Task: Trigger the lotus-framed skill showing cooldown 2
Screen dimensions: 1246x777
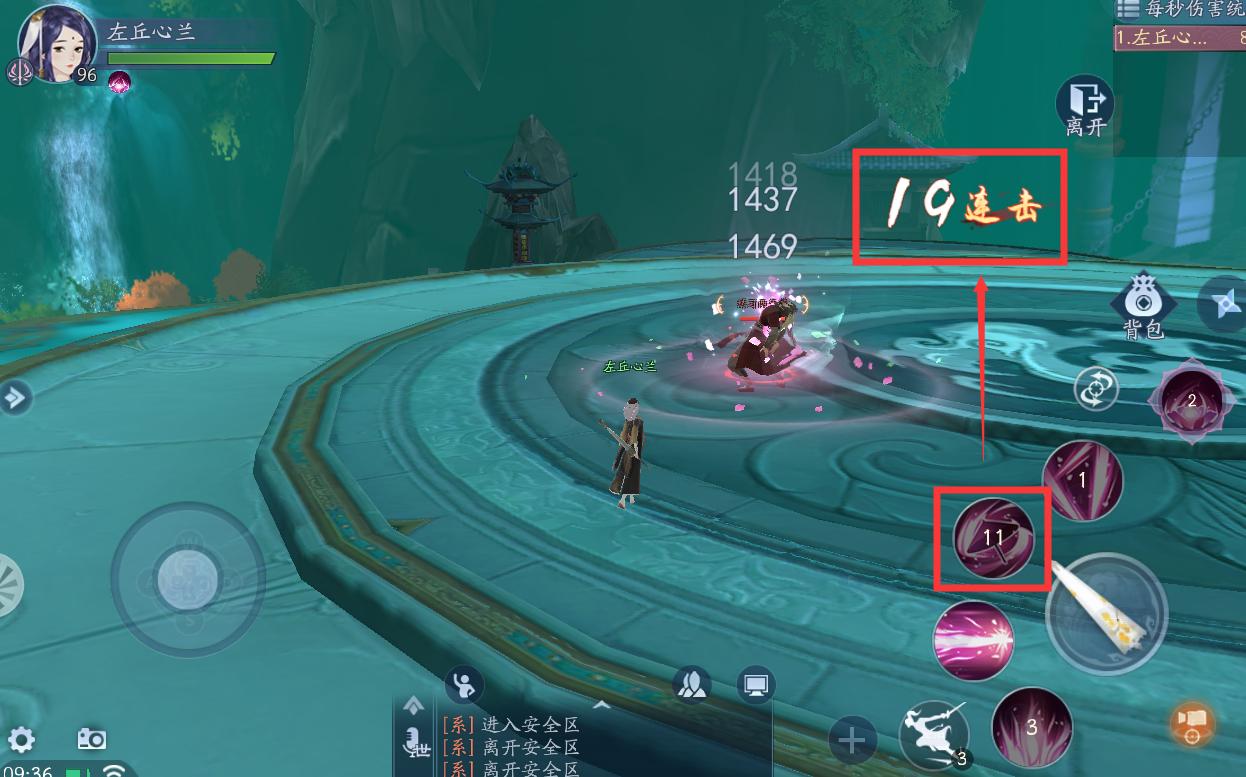Action: tap(1190, 403)
